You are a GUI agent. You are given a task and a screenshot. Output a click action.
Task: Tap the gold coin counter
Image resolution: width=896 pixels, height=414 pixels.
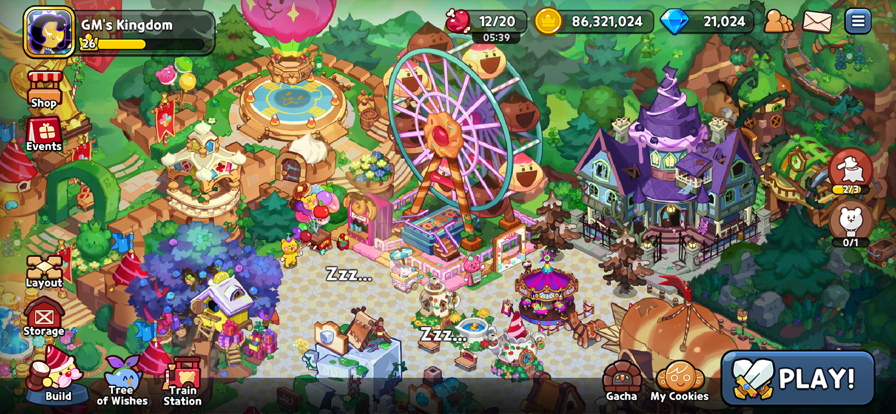[x=592, y=21]
